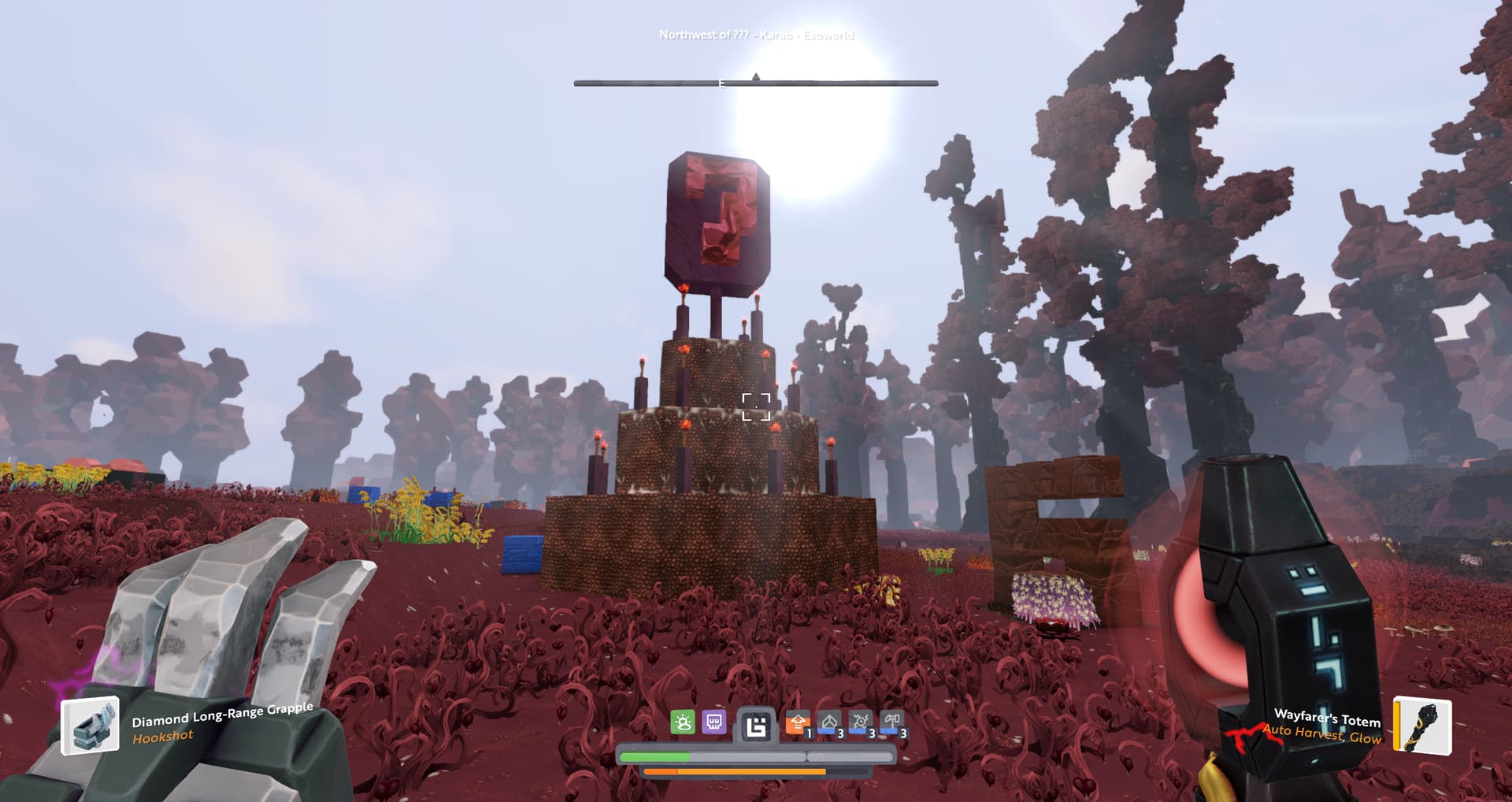This screenshot has height=802, width=1512.
Task: Click the house-shaped buff icon
Action: tap(828, 722)
